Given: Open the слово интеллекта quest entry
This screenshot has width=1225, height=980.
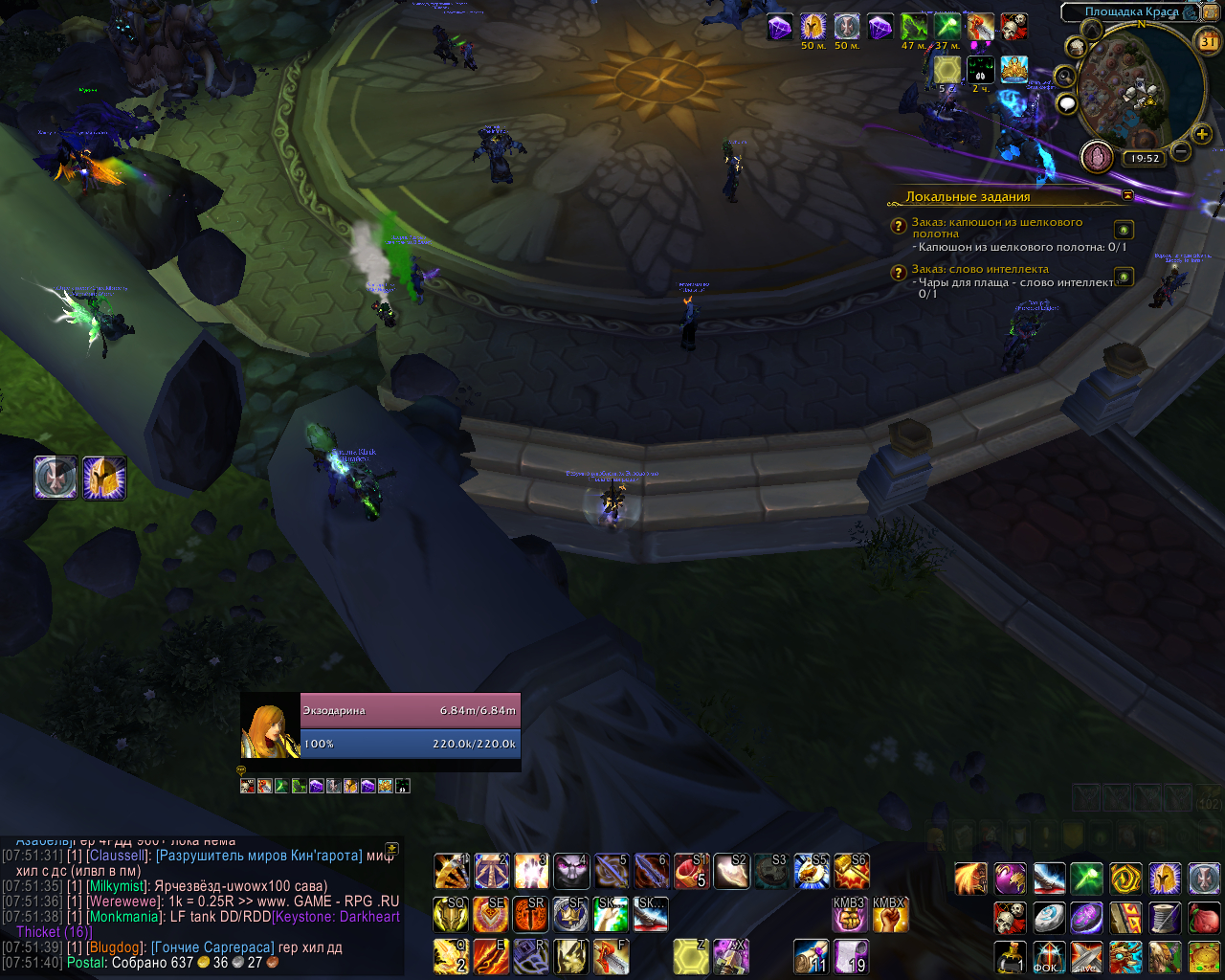Looking at the screenshot, I should 980,270.
